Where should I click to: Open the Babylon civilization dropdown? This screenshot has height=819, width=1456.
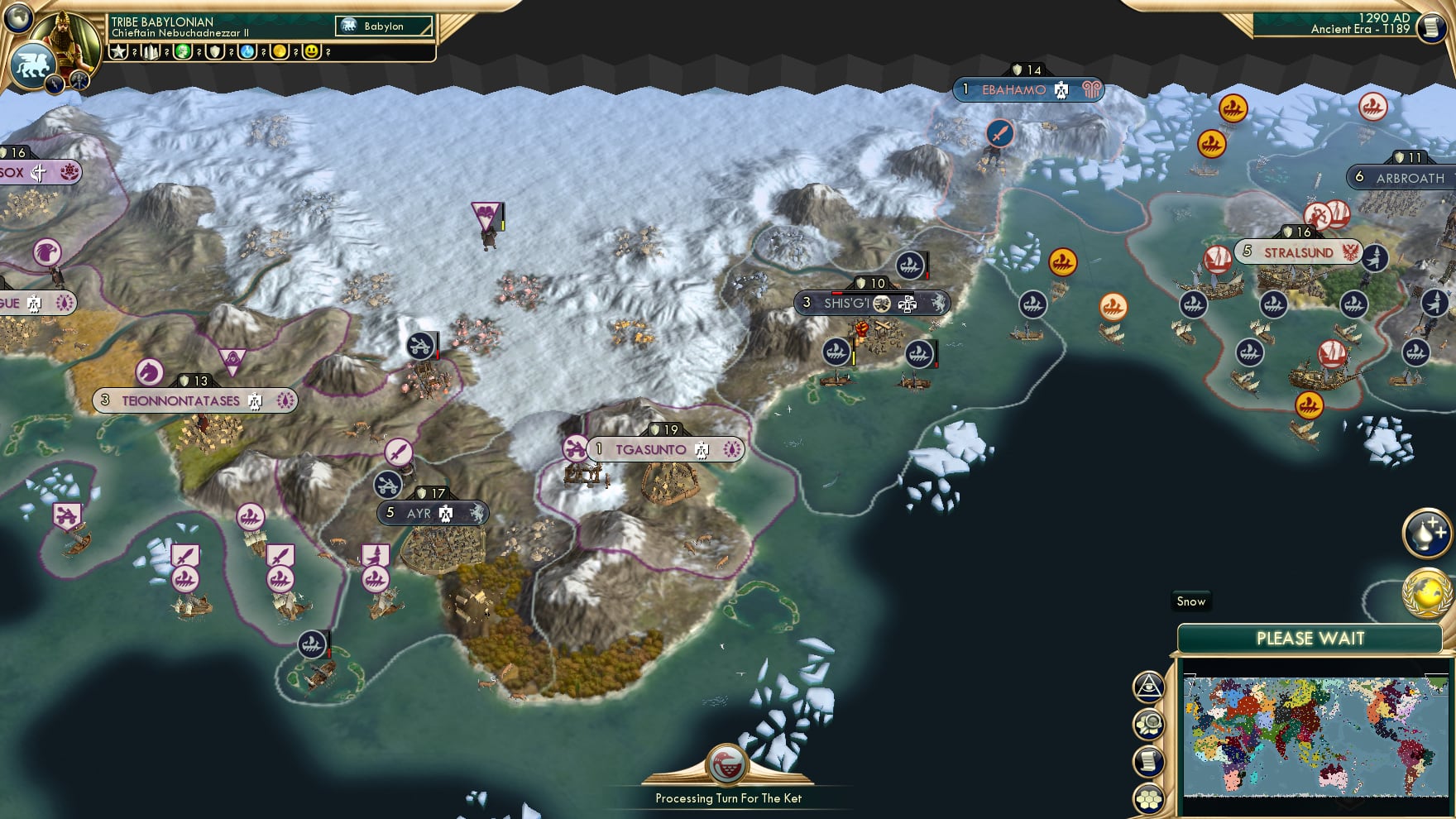[x=385, y=26]
